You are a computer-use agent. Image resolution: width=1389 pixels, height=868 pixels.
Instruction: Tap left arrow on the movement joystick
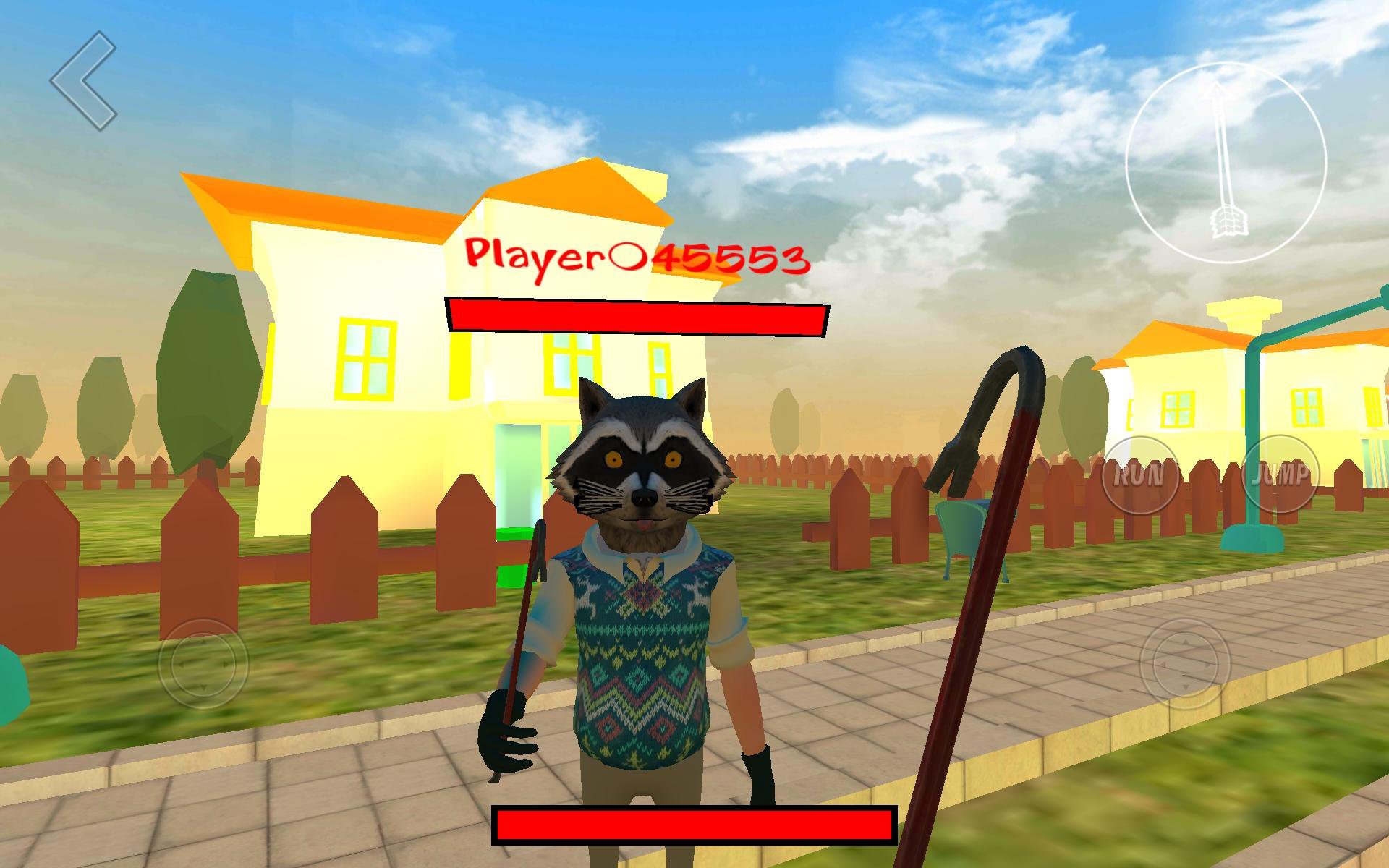point(181,665)
